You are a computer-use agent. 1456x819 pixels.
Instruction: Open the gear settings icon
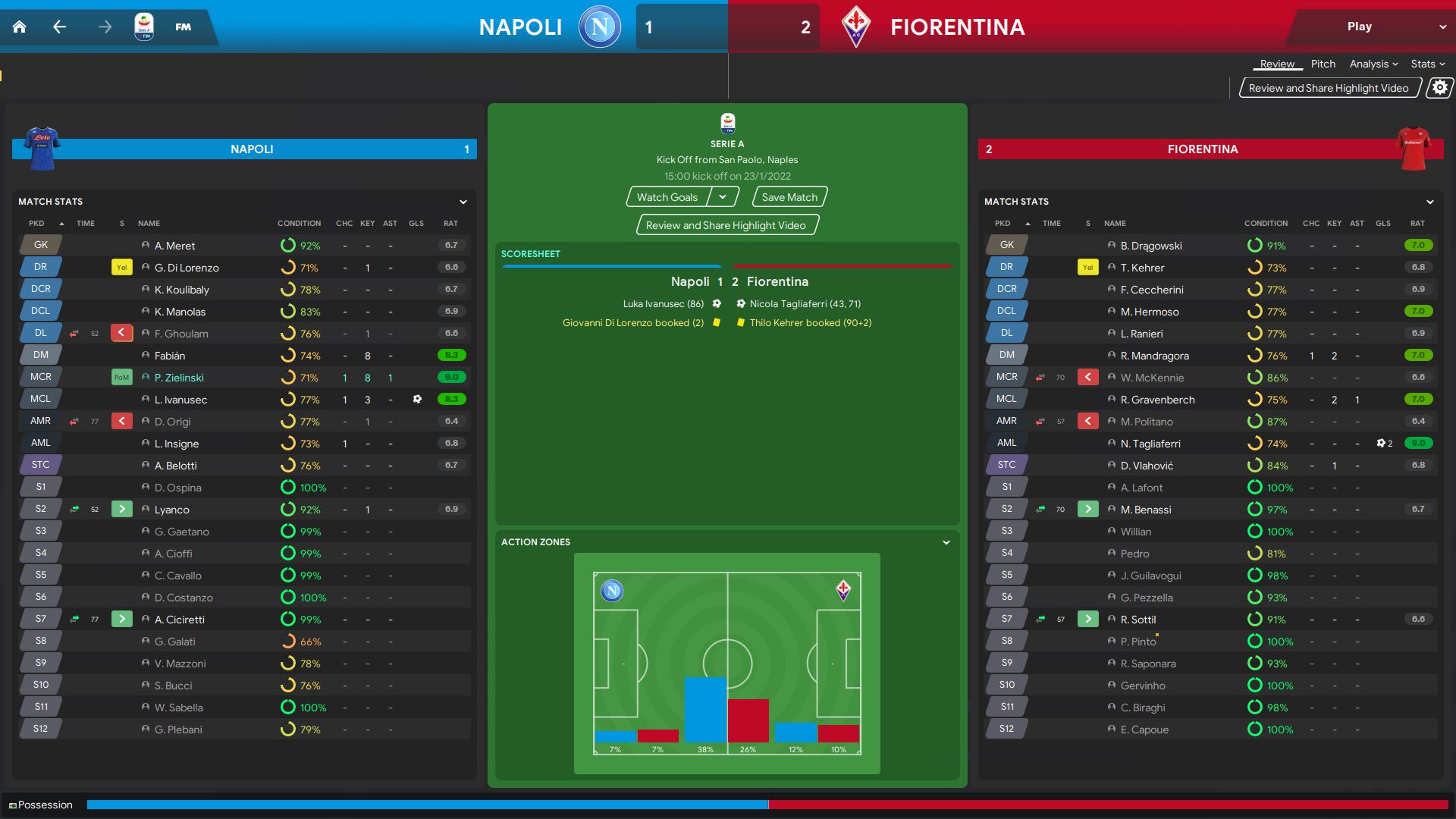(1439, 88)
